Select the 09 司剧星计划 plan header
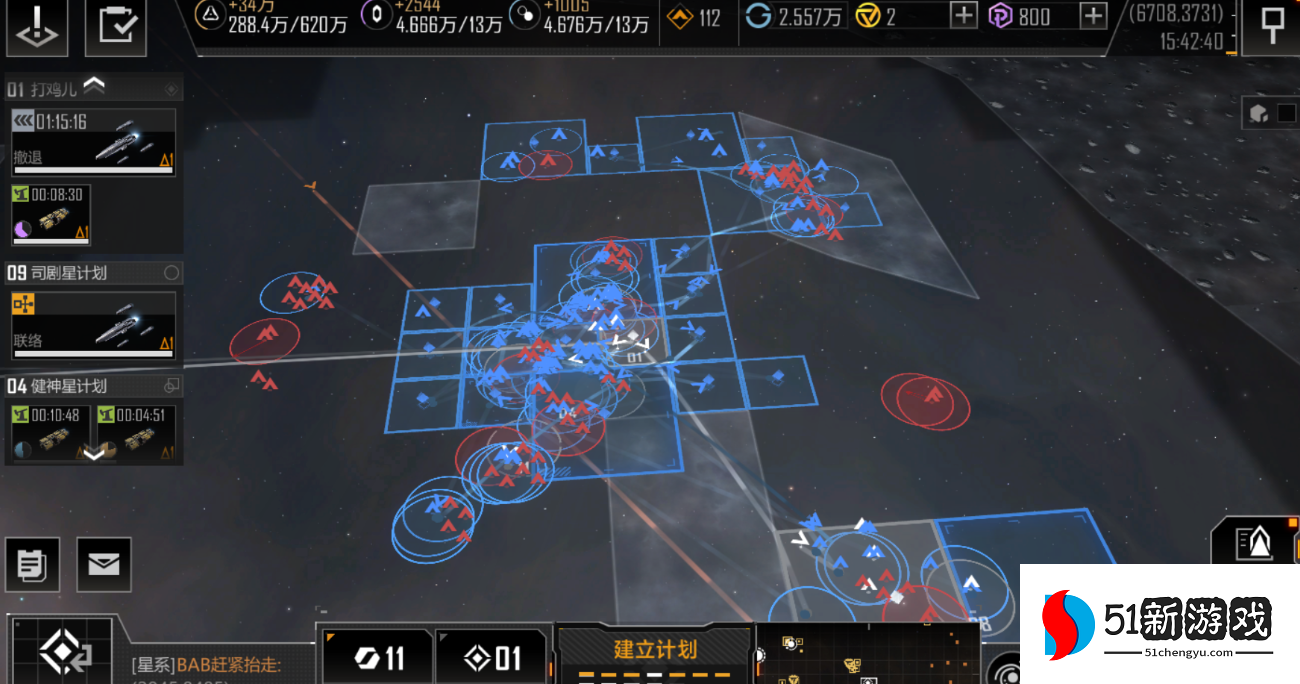The height and width of the screenshot is (684, 1300). pyautogui.click(x=93, y=272)
